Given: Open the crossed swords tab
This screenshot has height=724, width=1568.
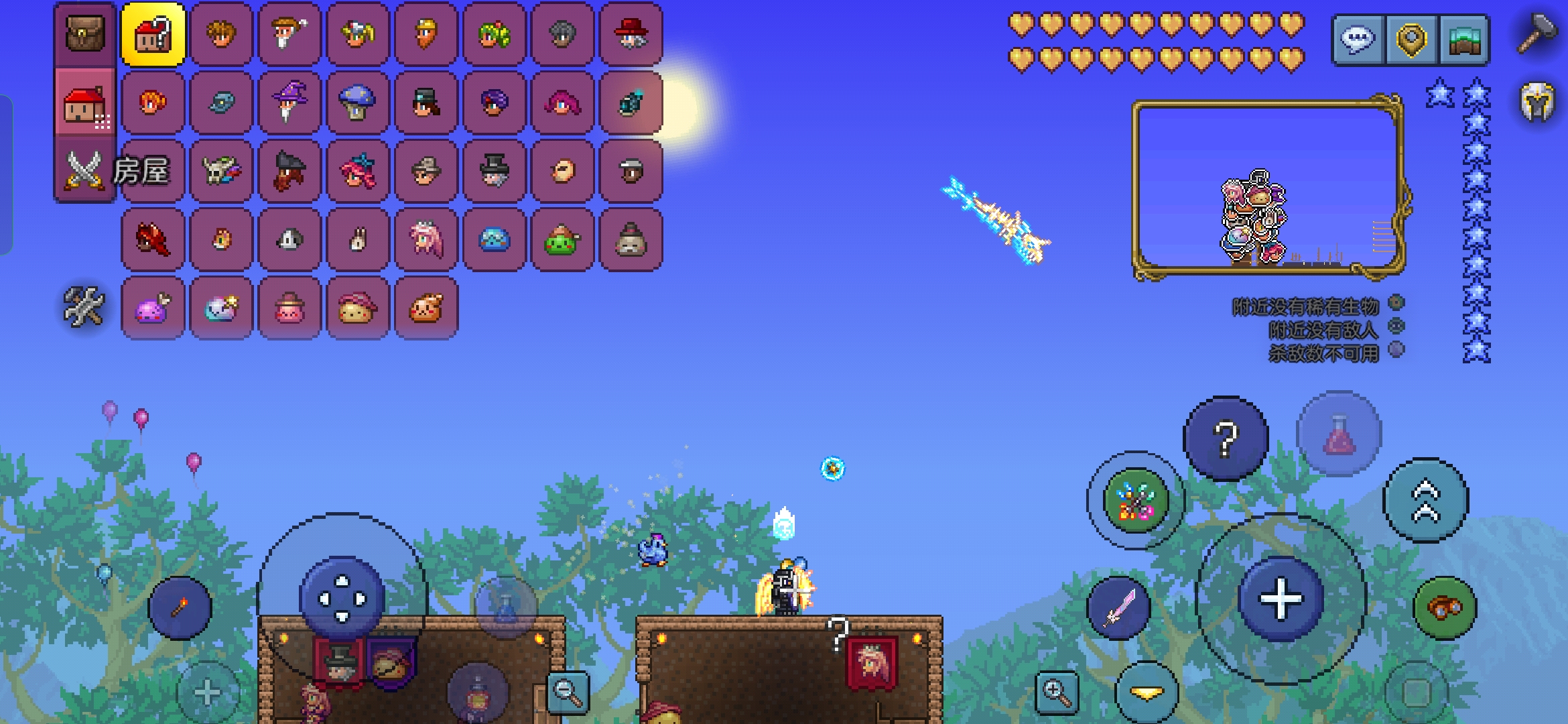Looking at the screenshot, I should pyautogui.click(x=84, y=170).
